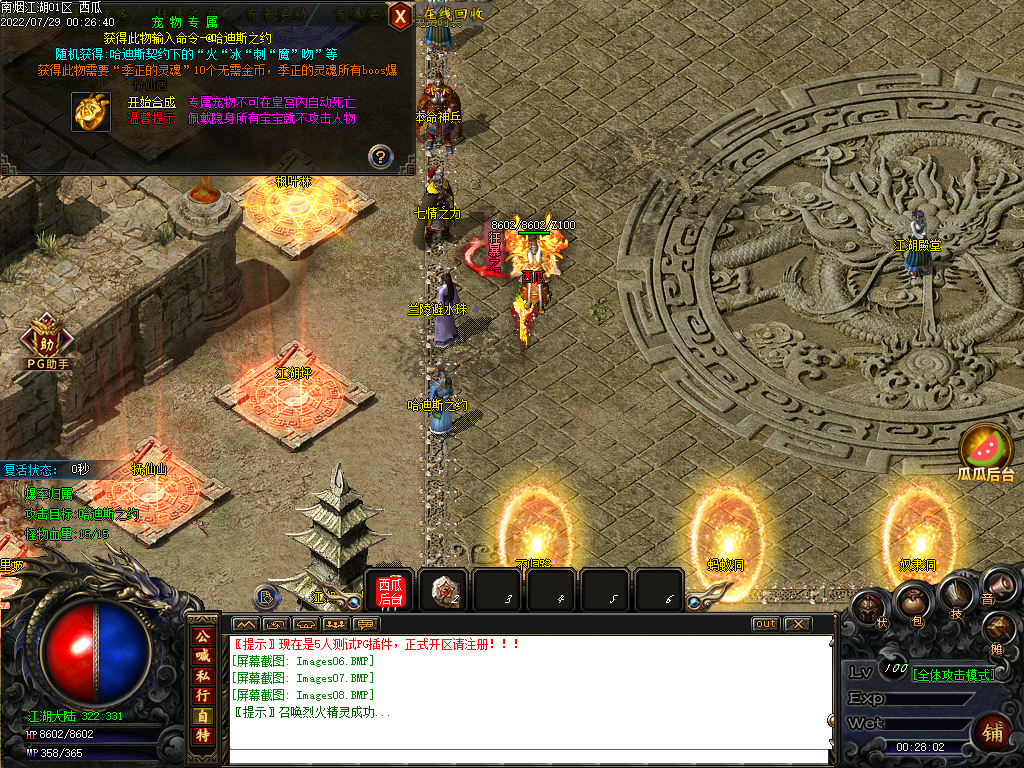Screen dimensions: 1024x768
Task: Open the PG助手 assistant icon
Action: tap(46, 335)
